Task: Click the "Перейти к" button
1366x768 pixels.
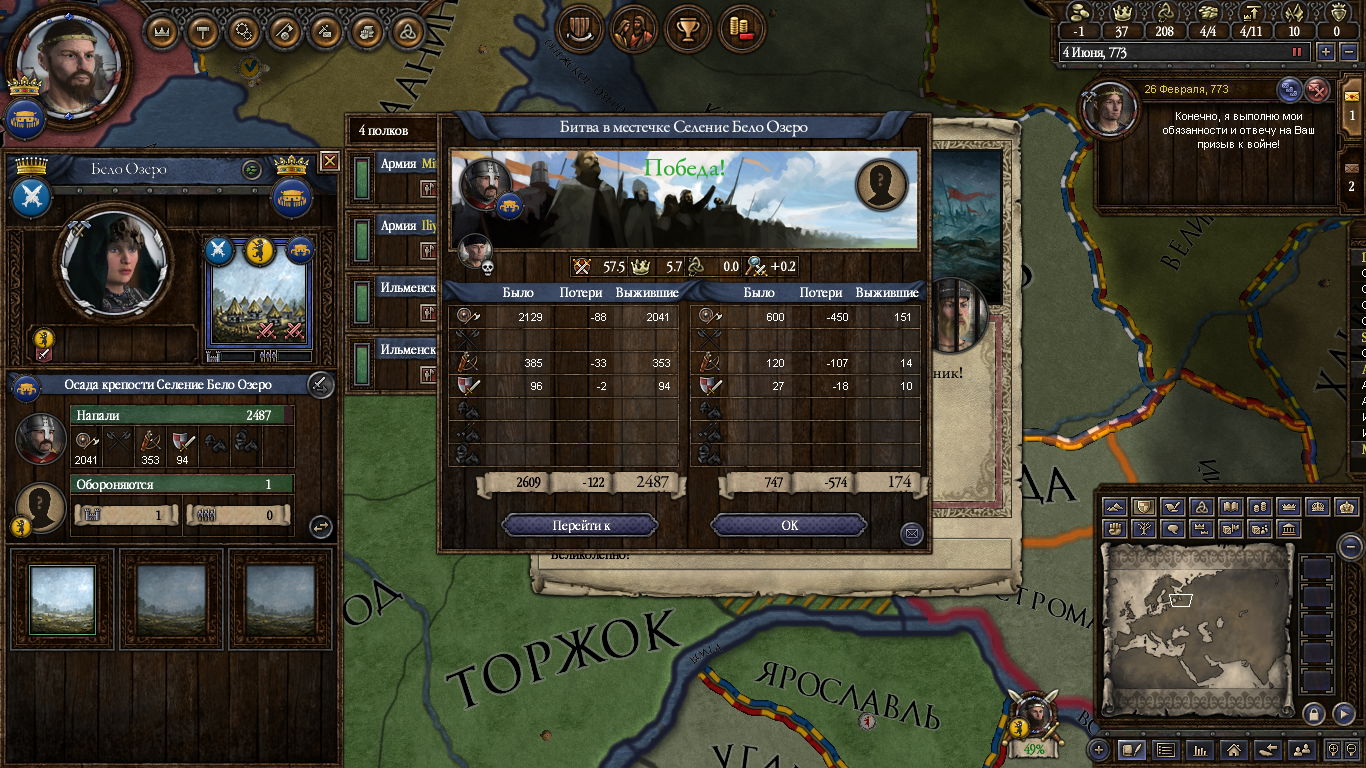Action: 579,525
